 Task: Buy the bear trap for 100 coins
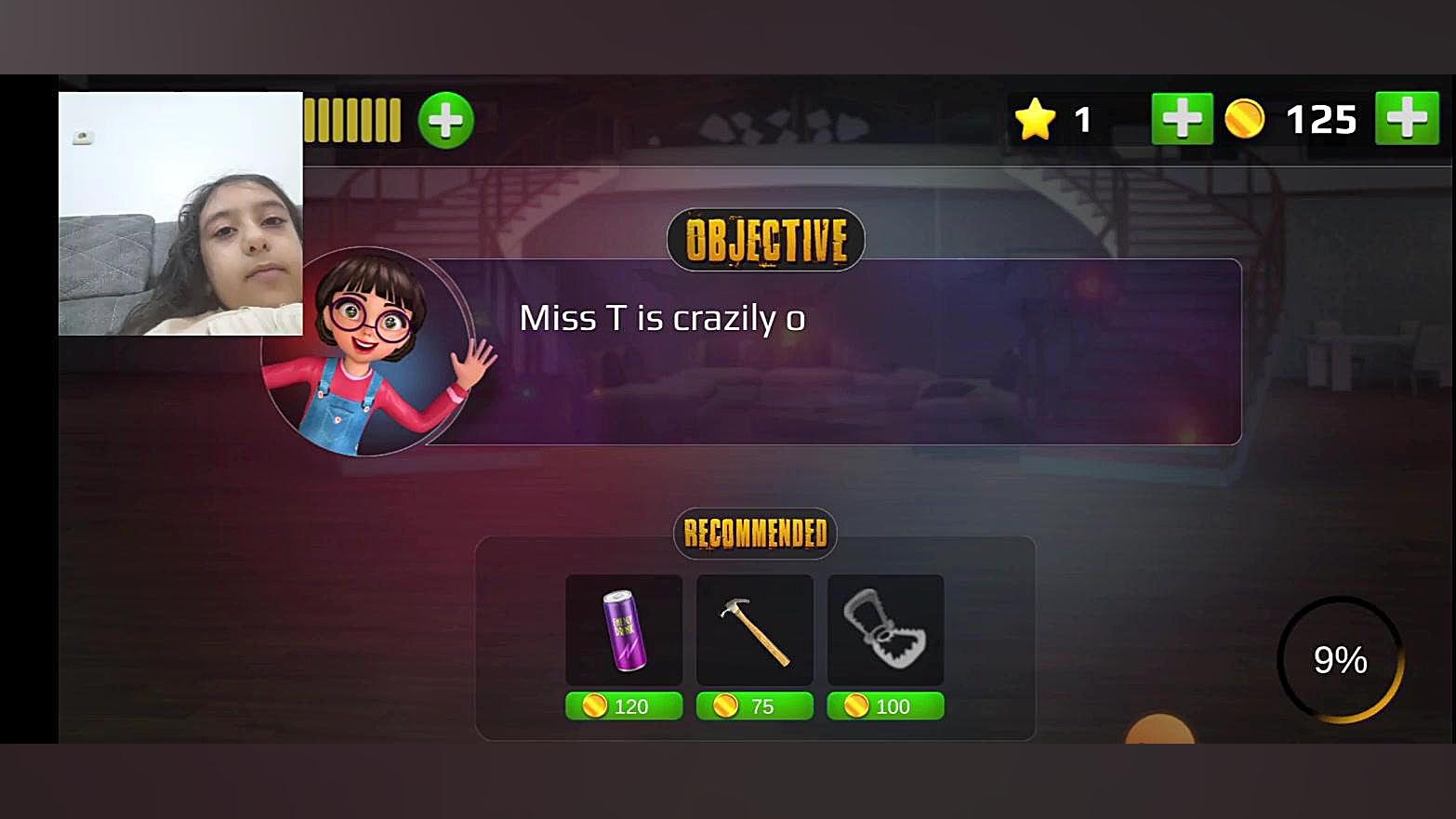(x=885, y=707)
